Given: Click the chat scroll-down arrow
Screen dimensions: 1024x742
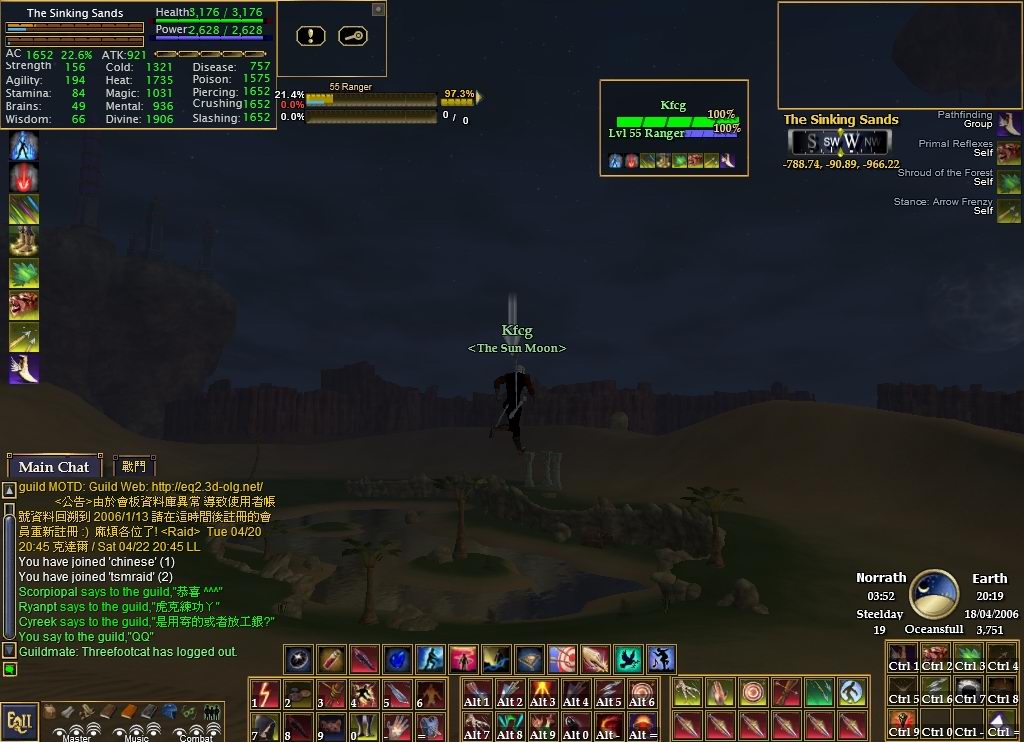Looking at the screenshot, I should pos(9,650).
